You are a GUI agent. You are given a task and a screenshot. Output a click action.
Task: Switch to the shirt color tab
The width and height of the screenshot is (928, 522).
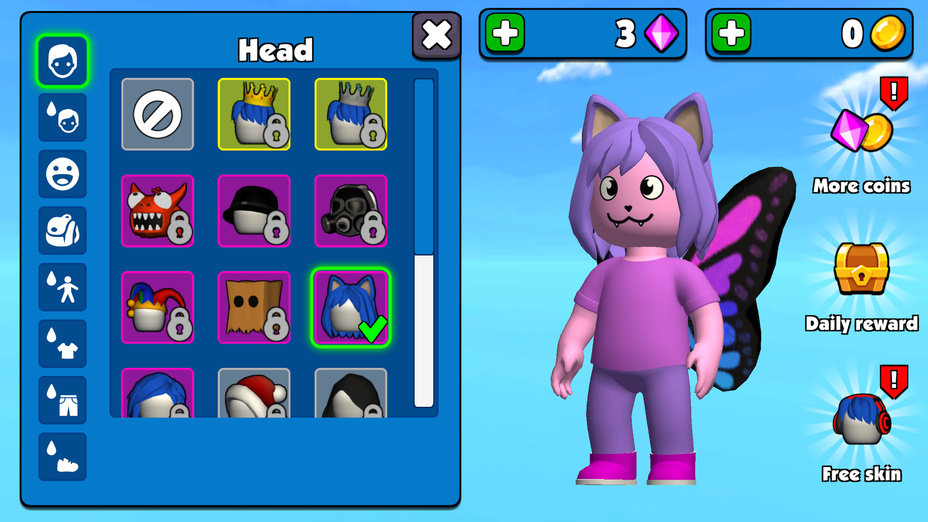pyautogui.click(x=63, y=344)
